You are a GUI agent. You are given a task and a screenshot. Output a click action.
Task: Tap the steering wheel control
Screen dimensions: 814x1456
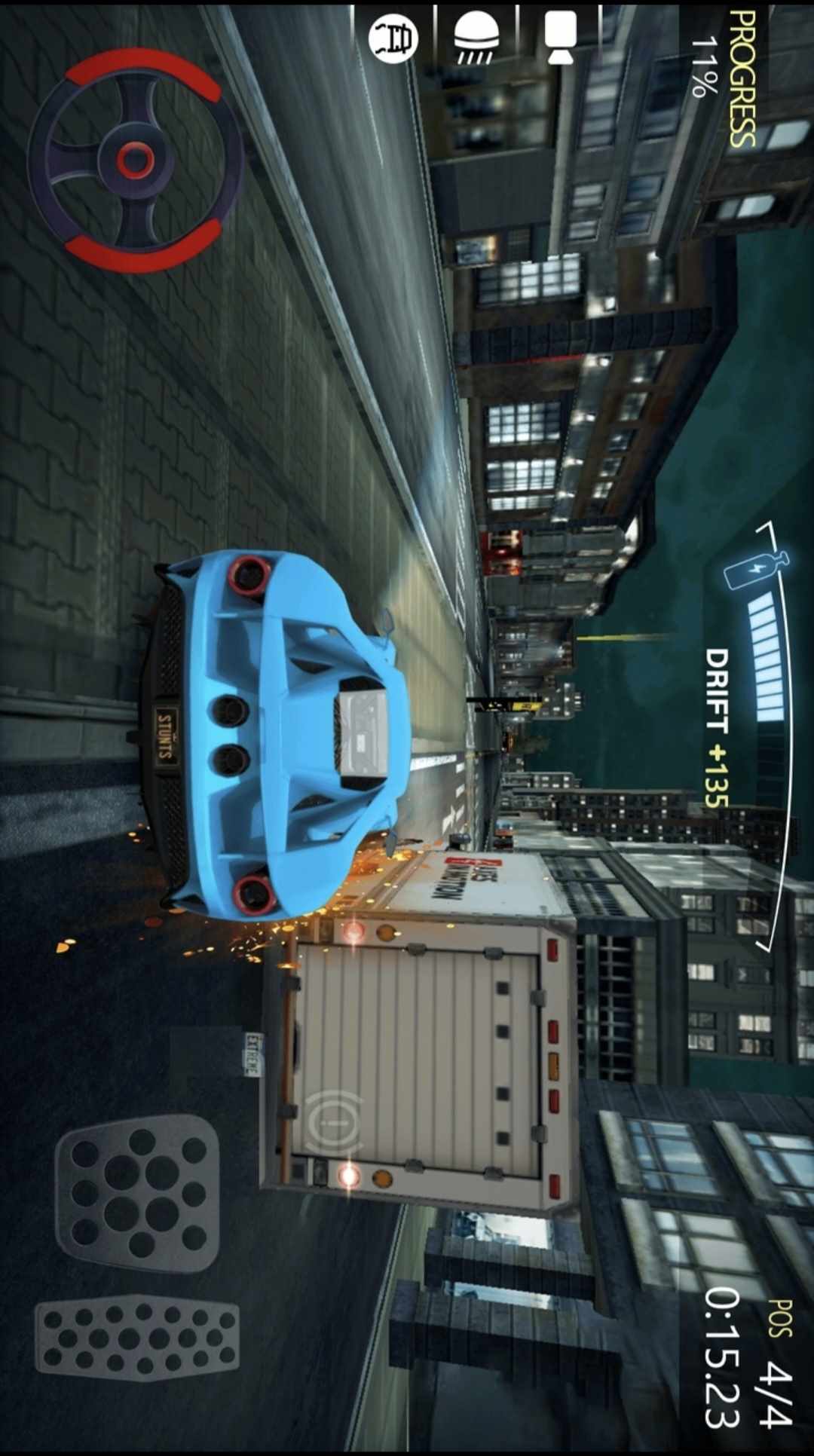[136, 160]
